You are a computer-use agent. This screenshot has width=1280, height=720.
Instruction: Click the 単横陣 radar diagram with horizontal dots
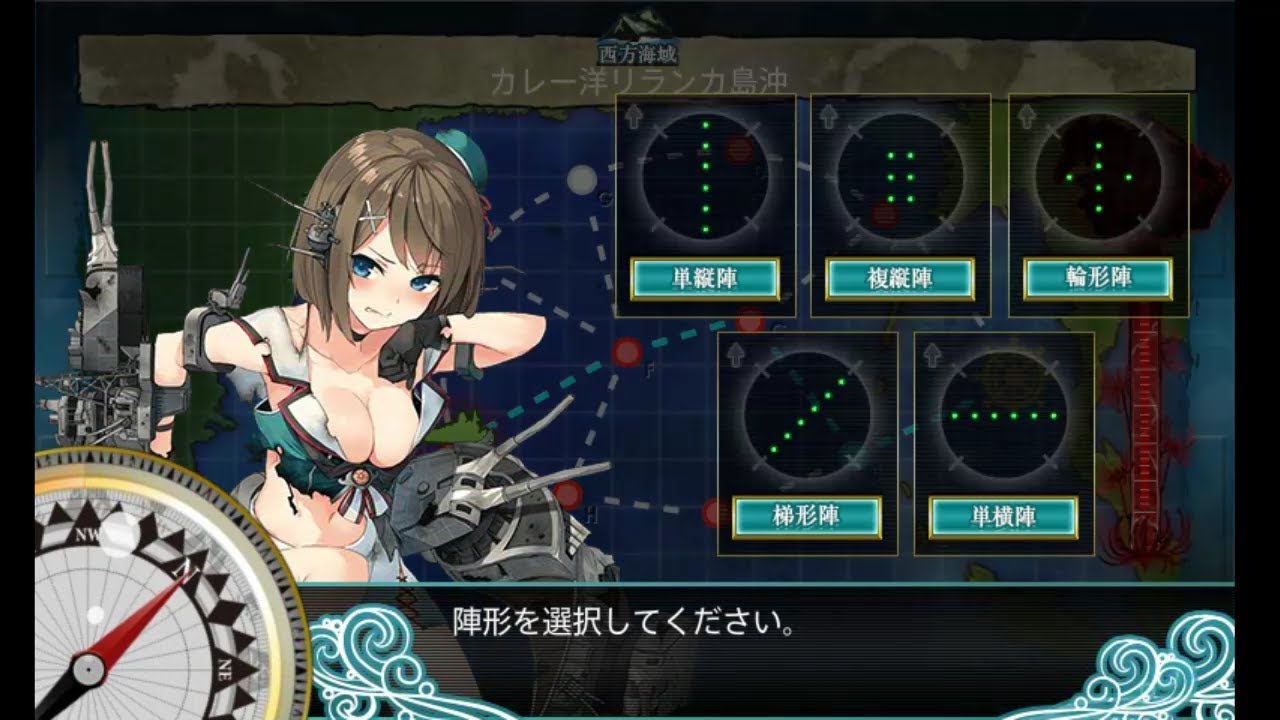(x=1003, y=415)
